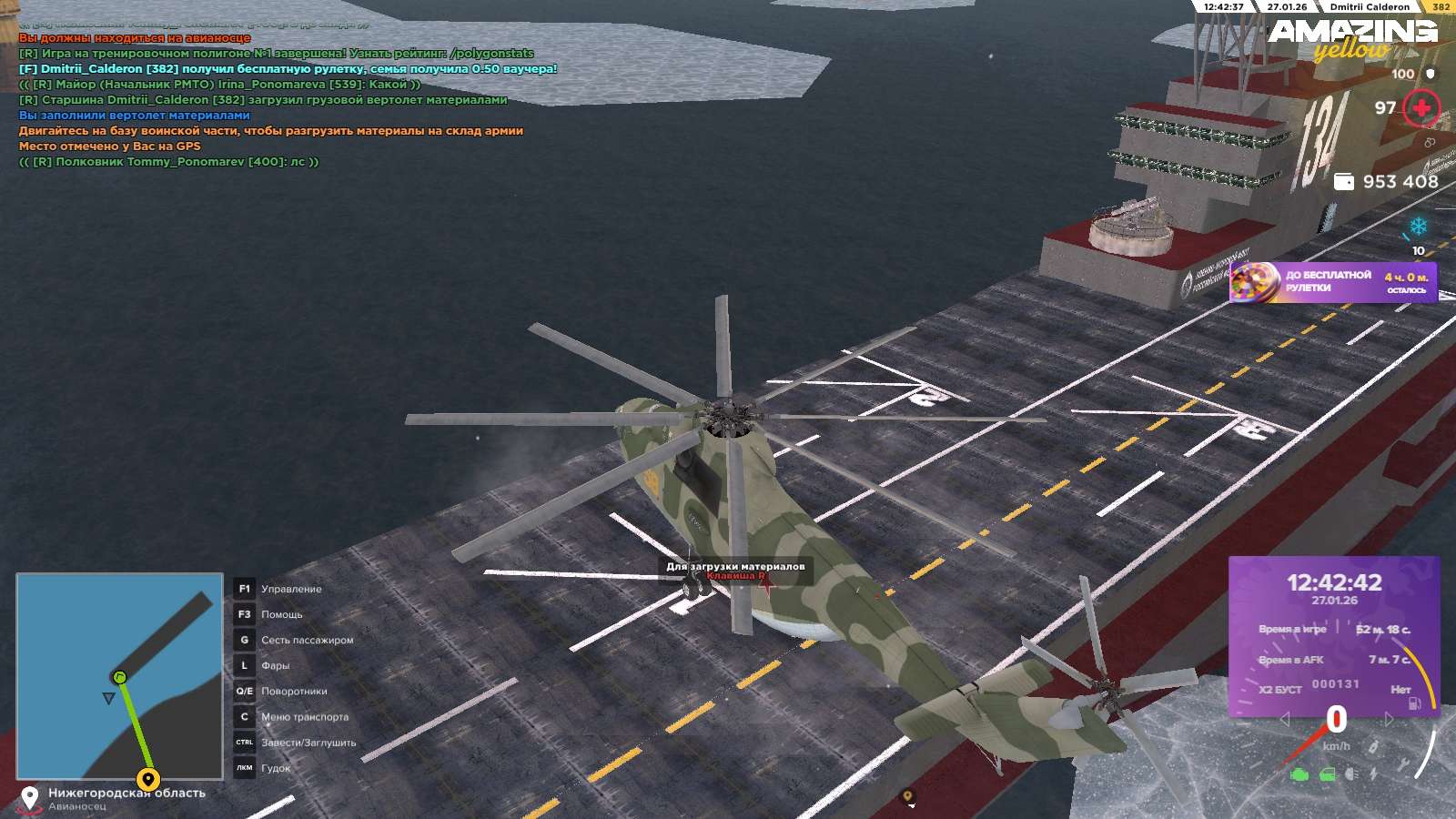Screen dimensions: 1456x819
Task: Click the GPS message in the chat log
Action: tap(109, 146)
